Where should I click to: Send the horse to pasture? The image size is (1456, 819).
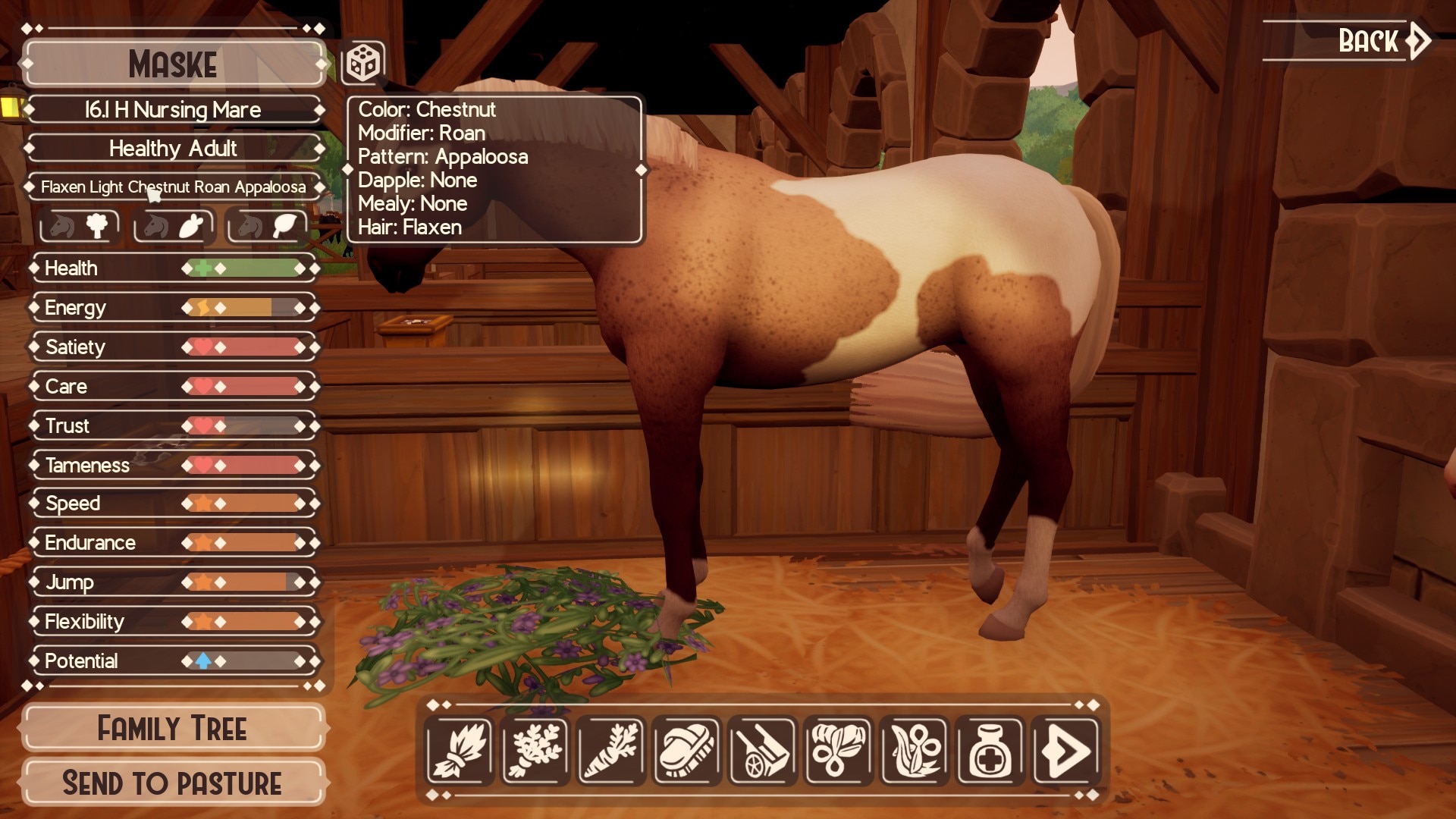173,783
